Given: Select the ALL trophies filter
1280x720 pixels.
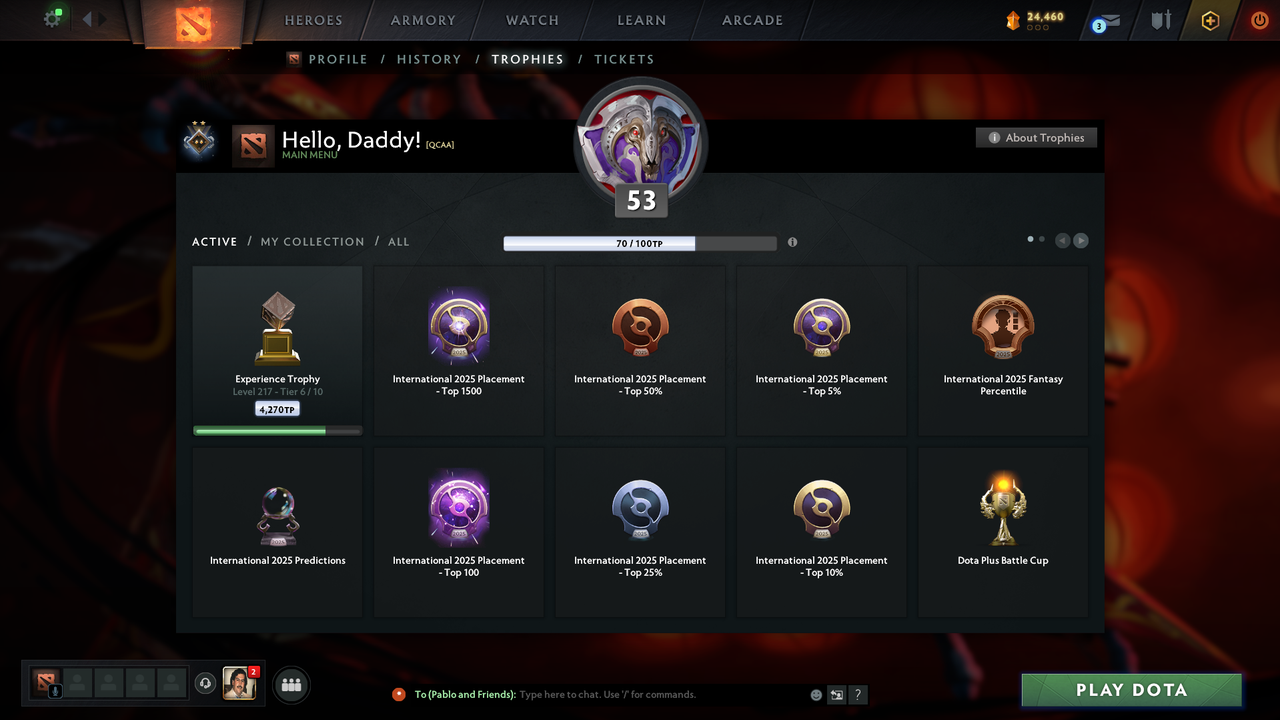Looking at the screenshot, I should point(398,241).
